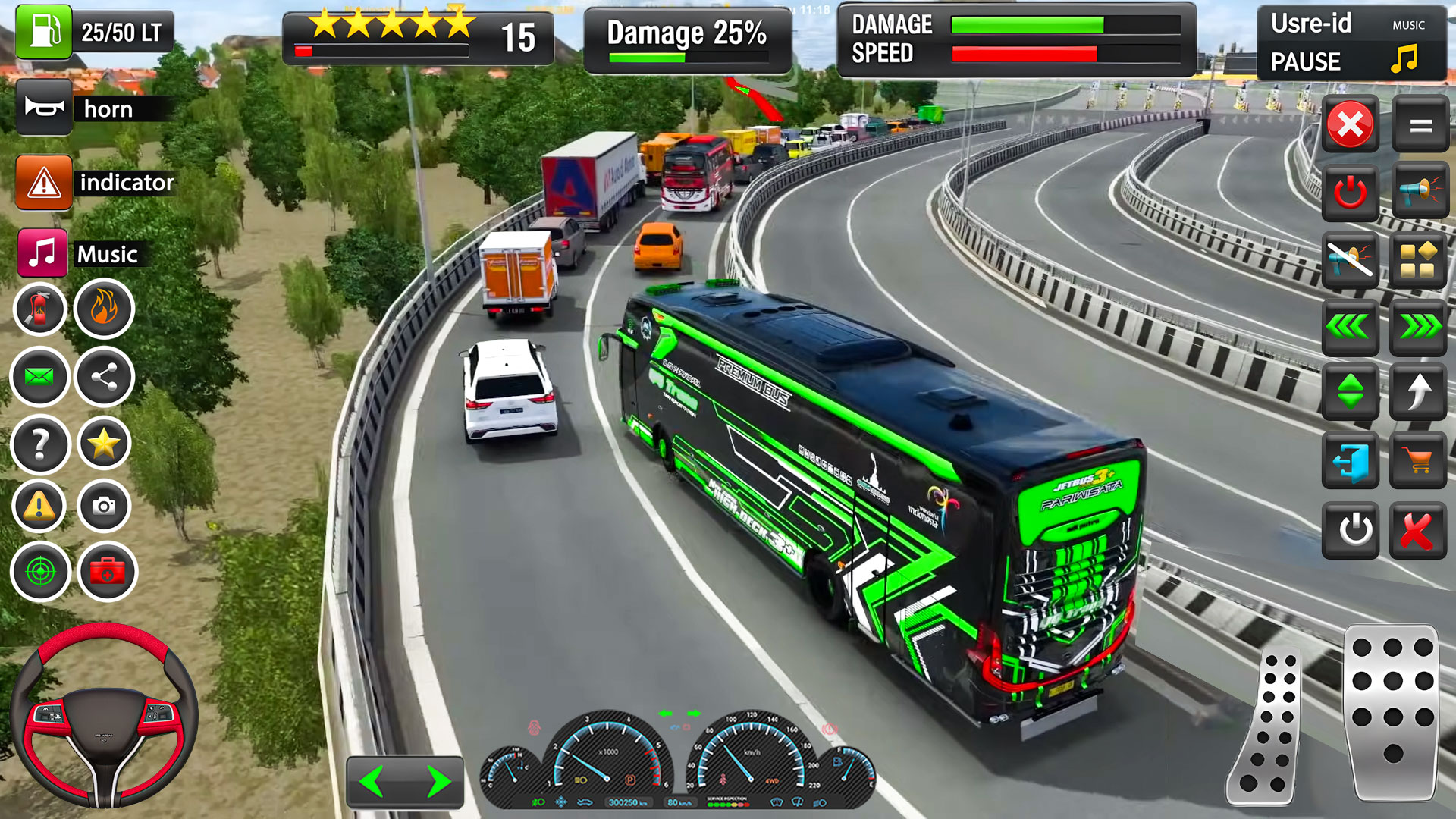The height and width of the screenshot is (819, 1456).
Task: Step on the large accelerator pedal
Action: pos(1392,713)
